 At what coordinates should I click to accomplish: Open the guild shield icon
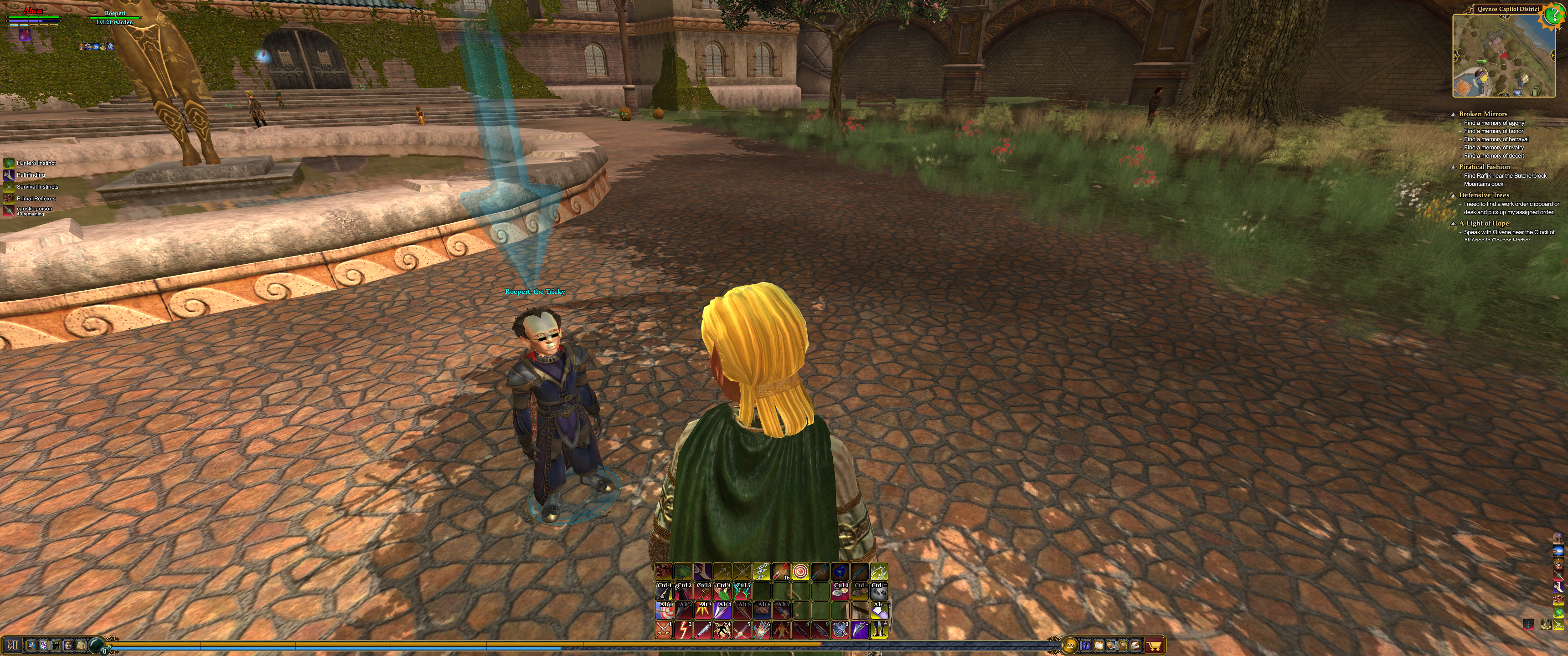pos(43,645)
